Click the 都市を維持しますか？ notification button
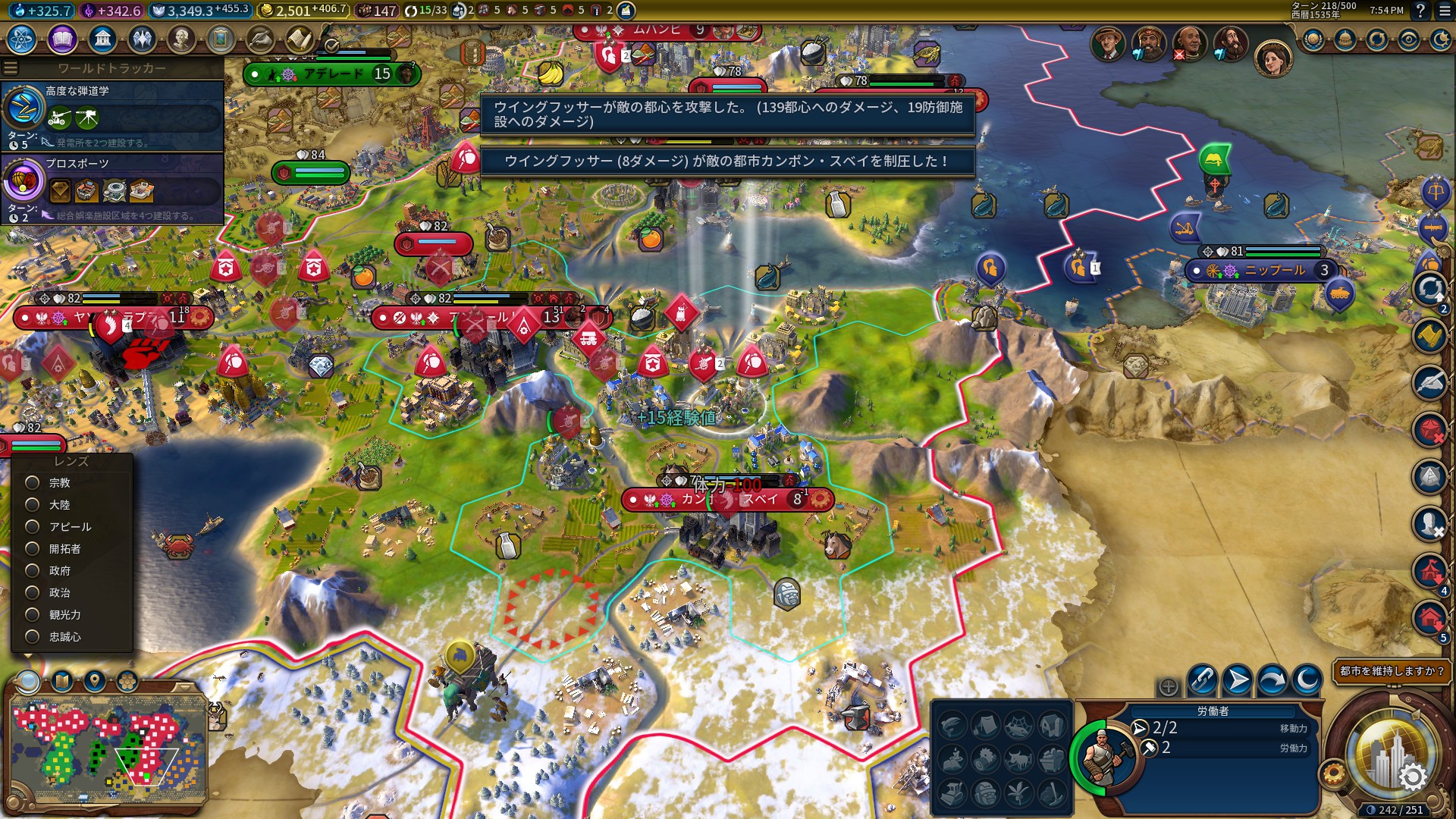 (1392, 671)
